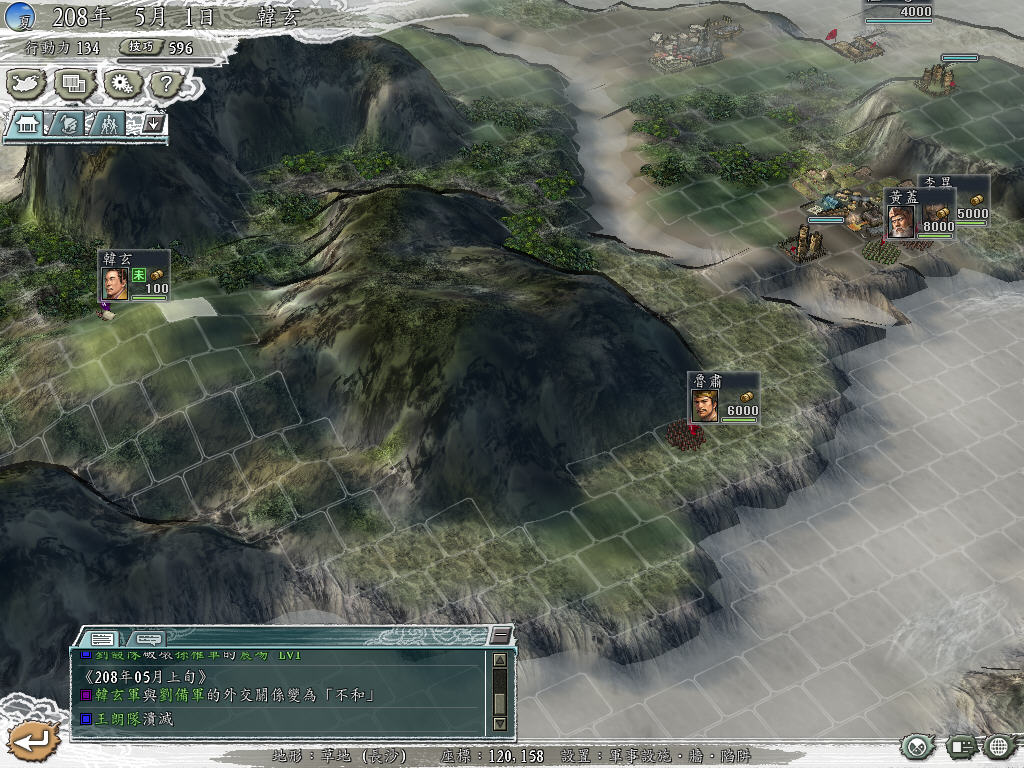The height and width of the screenshot is (768, 1024).
Task: Open the gear settings menu
Action: [121, 84]
